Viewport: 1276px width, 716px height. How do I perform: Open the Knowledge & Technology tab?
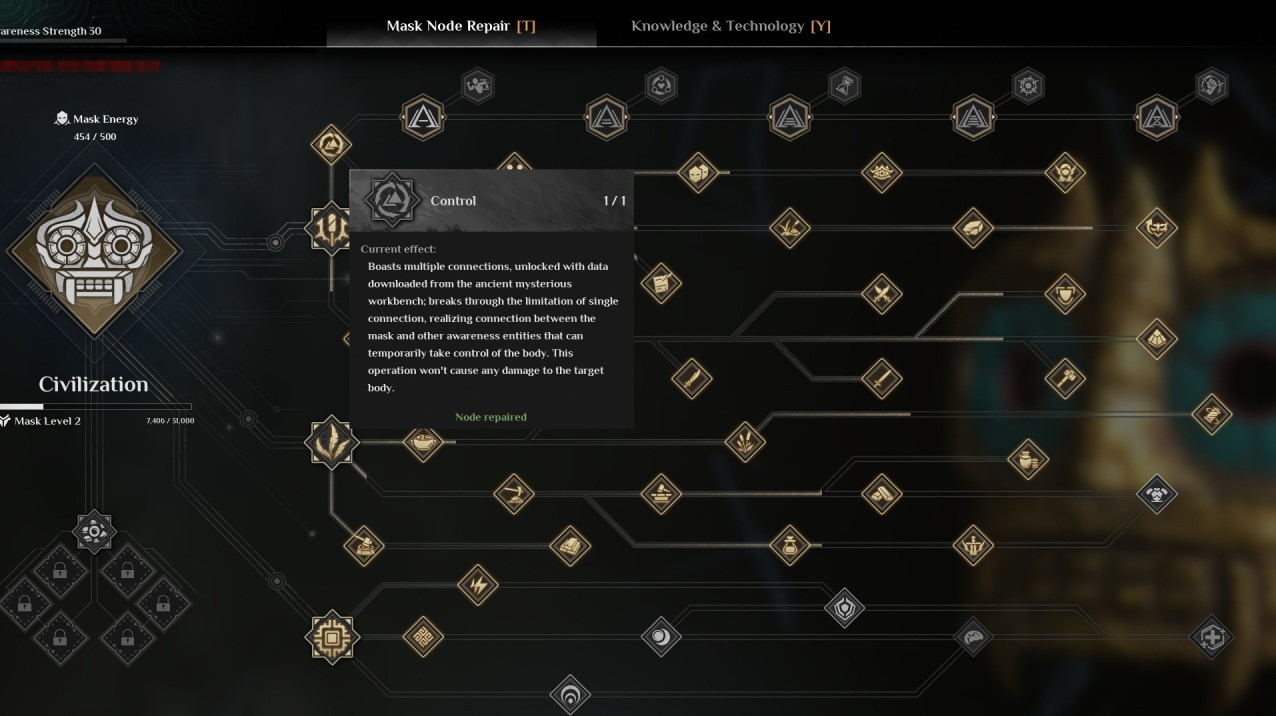(x=730, y=26)
